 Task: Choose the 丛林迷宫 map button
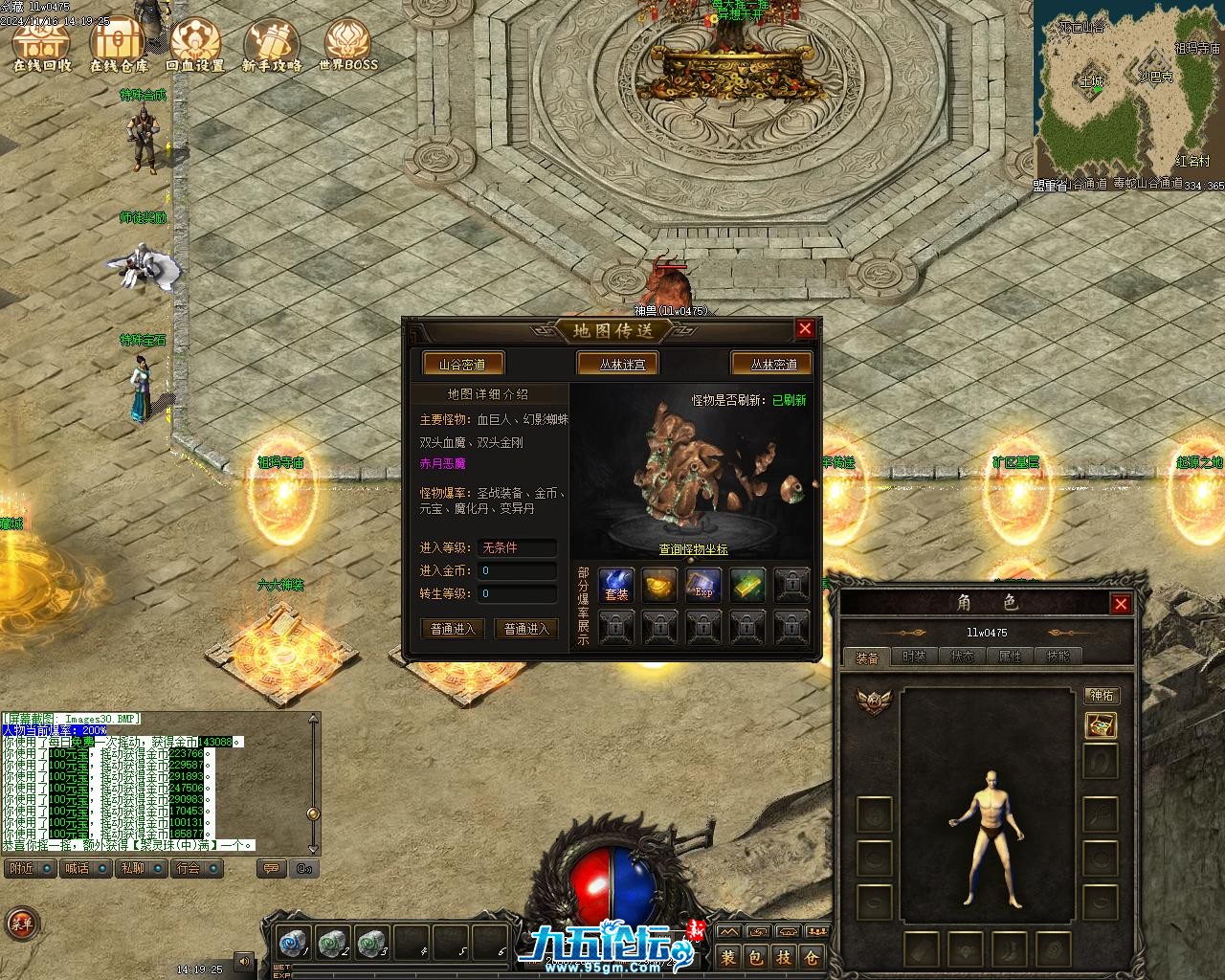[622, 365]
